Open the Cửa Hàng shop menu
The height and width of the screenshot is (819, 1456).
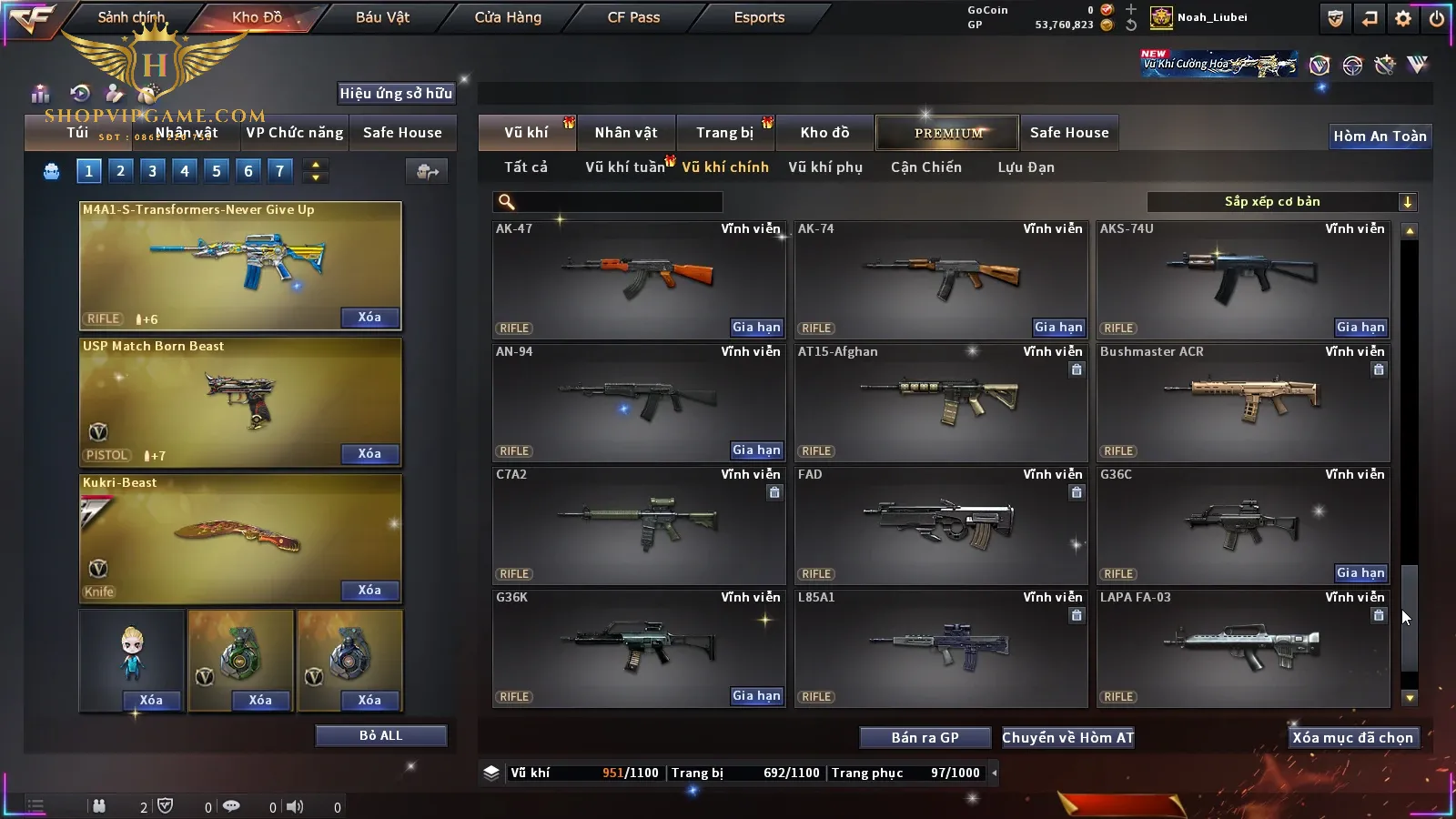(x=508, y=17)
